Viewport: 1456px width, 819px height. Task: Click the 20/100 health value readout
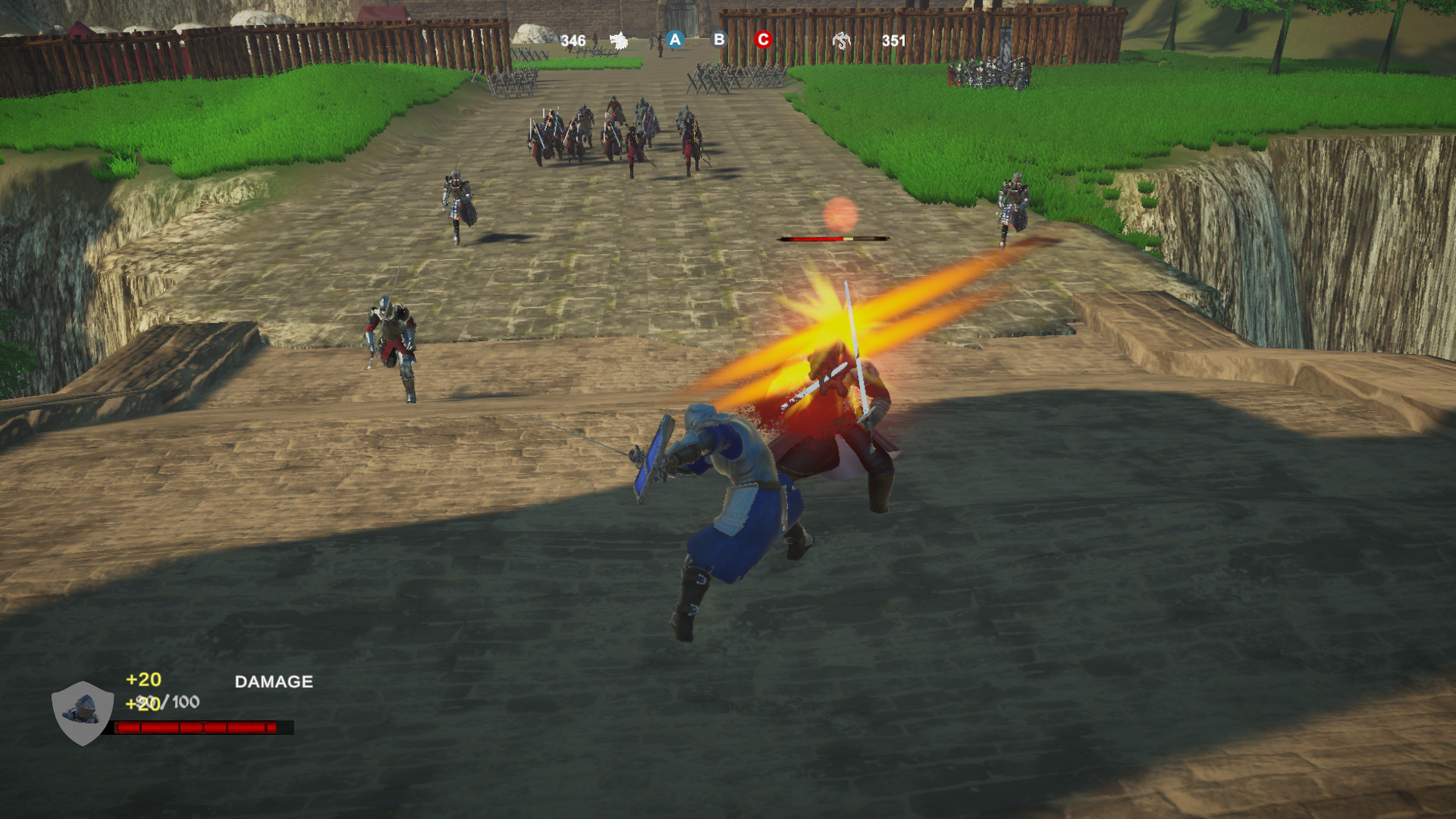pos(173,703)
